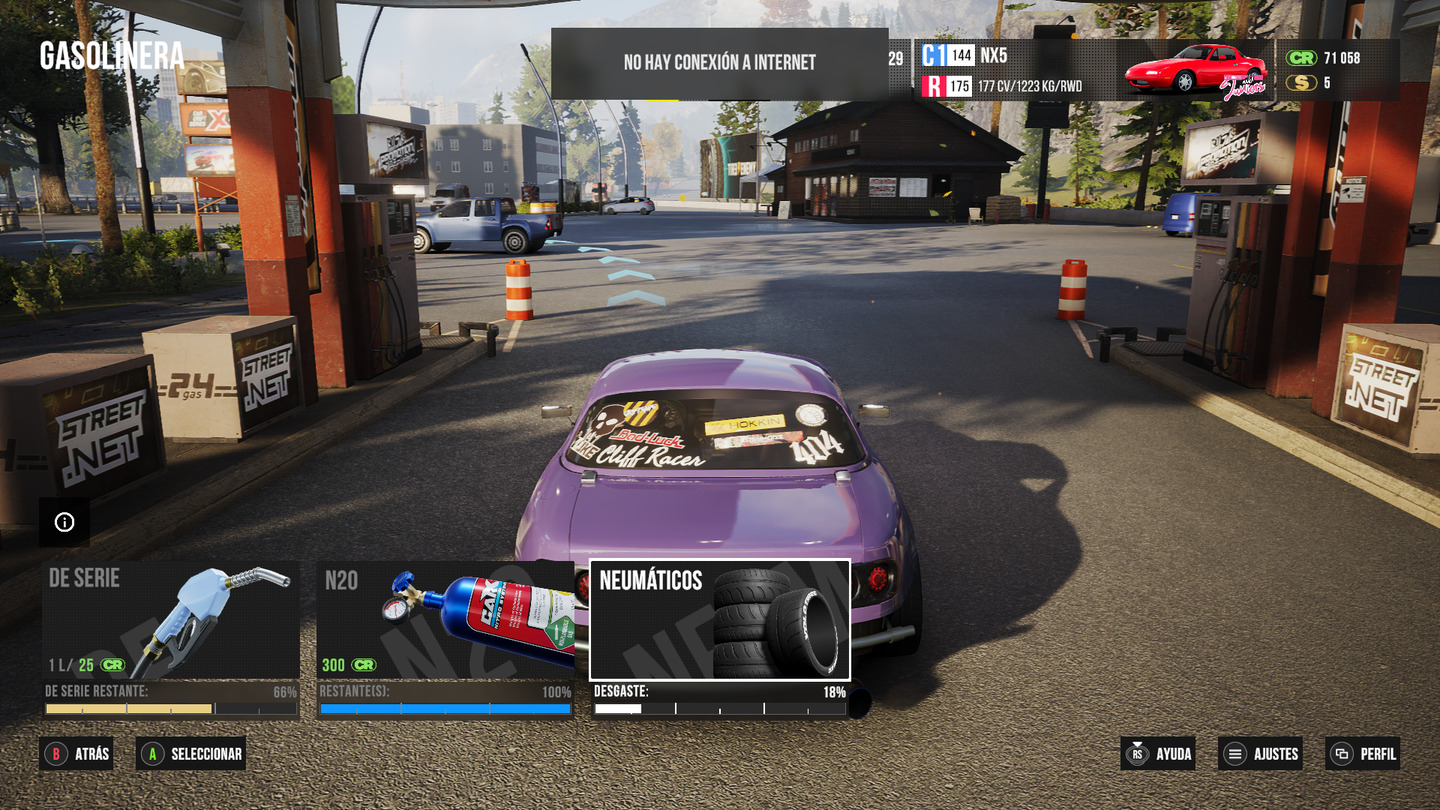The height and width of the screenshot is (810, 1440).
Task: Select the Neumáticos tire card
Action: pyautogui.click(x=720, y=620)
